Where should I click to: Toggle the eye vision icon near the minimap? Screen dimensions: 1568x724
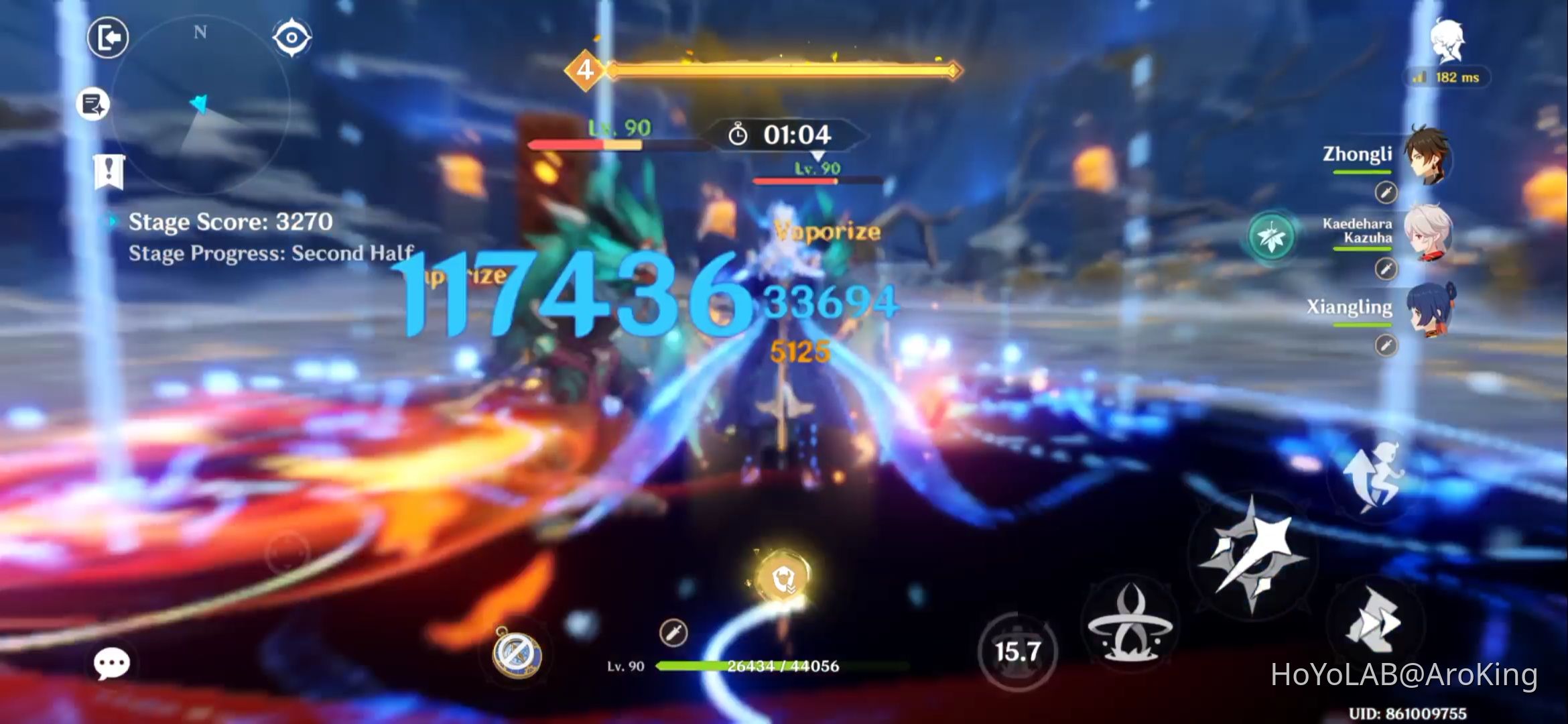tap(293, 38)
